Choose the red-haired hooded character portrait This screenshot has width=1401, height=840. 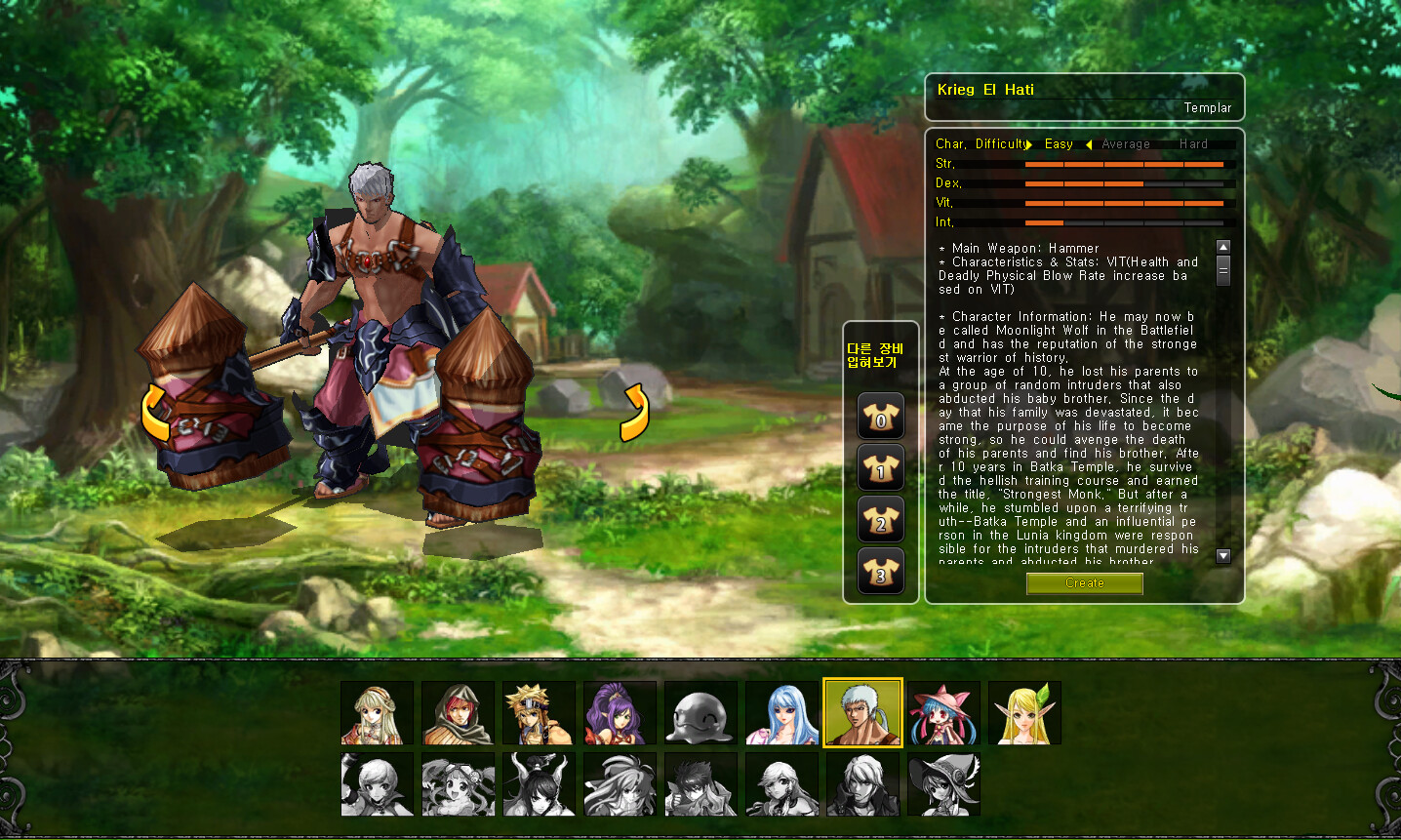tap(459, 713)
